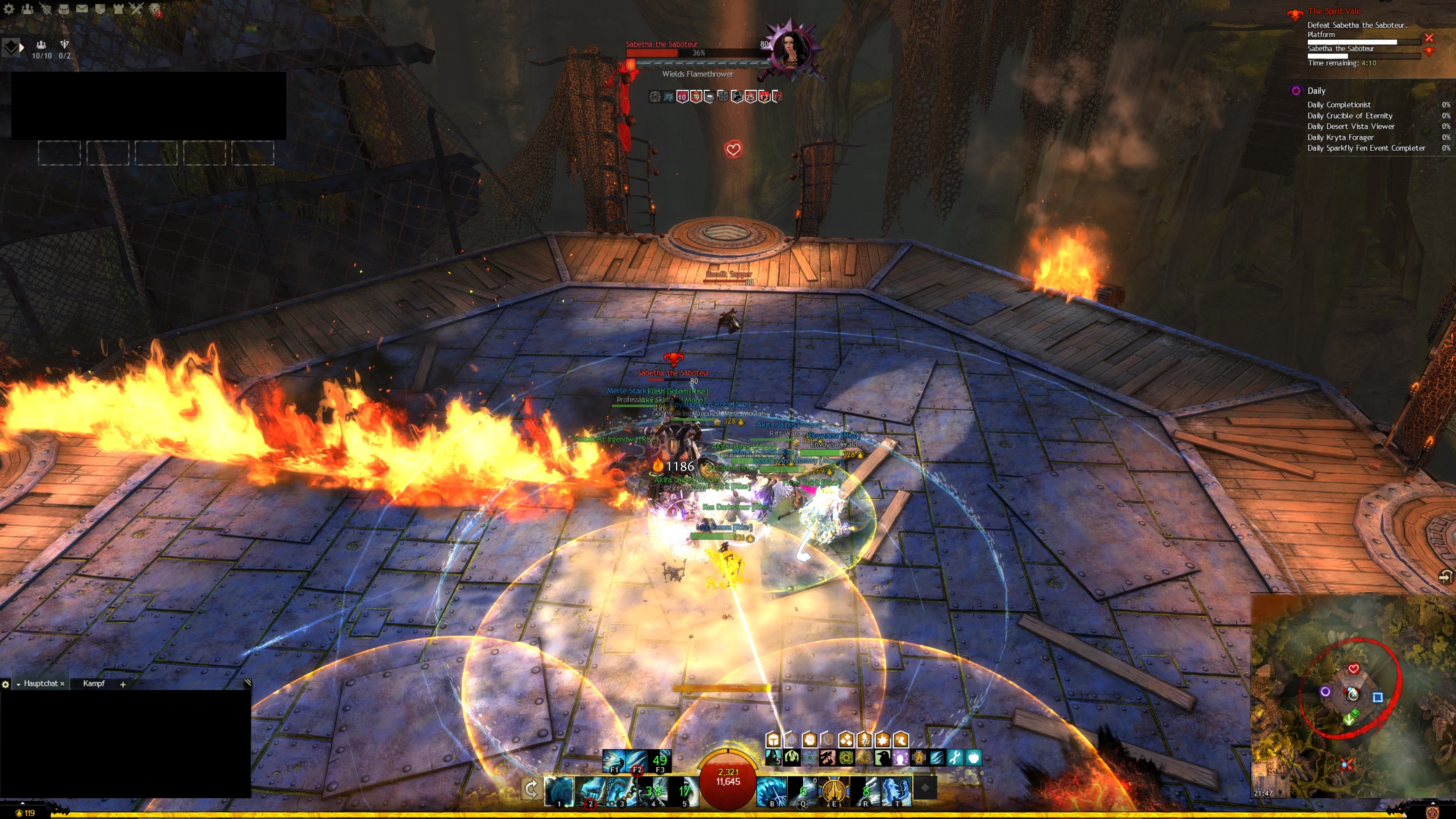Open chat options gear icon
Screen dimensions: 1456x819
[x=6, y=684]
